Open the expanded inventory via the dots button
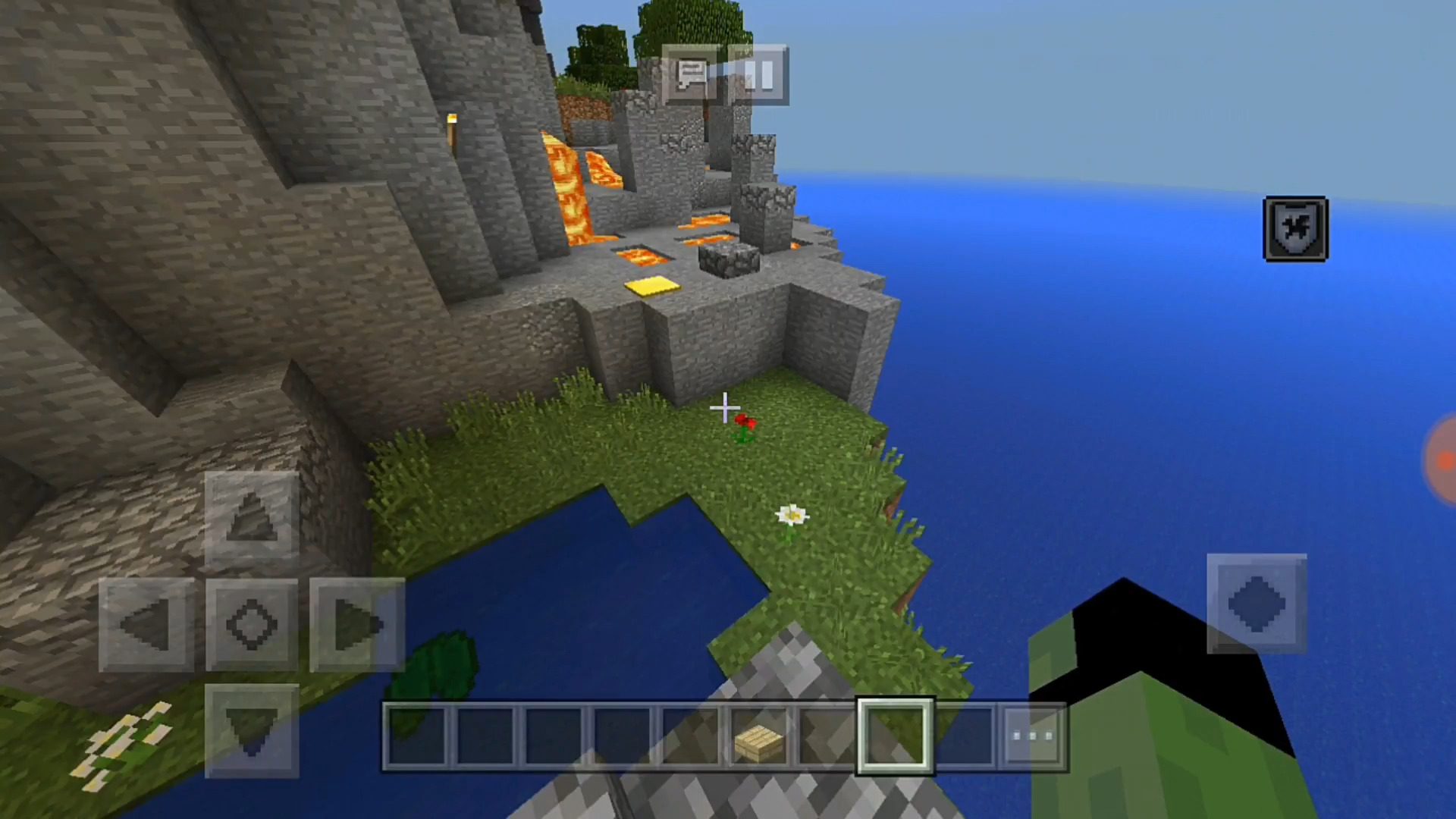Image resolution: width=1456 pixels, height=819 pixels. point(1031,737)
